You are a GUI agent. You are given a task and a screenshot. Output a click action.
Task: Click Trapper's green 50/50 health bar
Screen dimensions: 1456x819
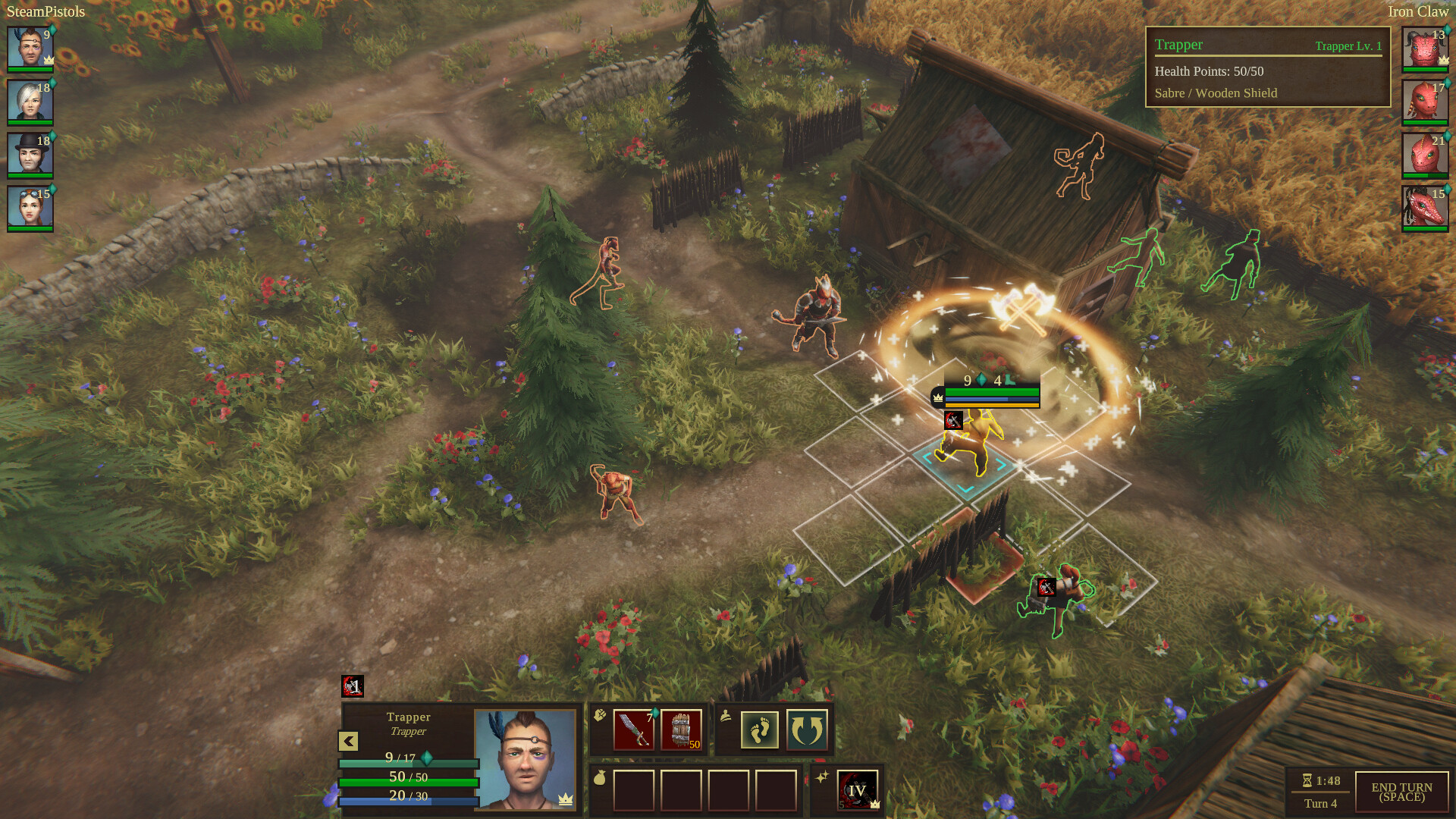[407, 783]
